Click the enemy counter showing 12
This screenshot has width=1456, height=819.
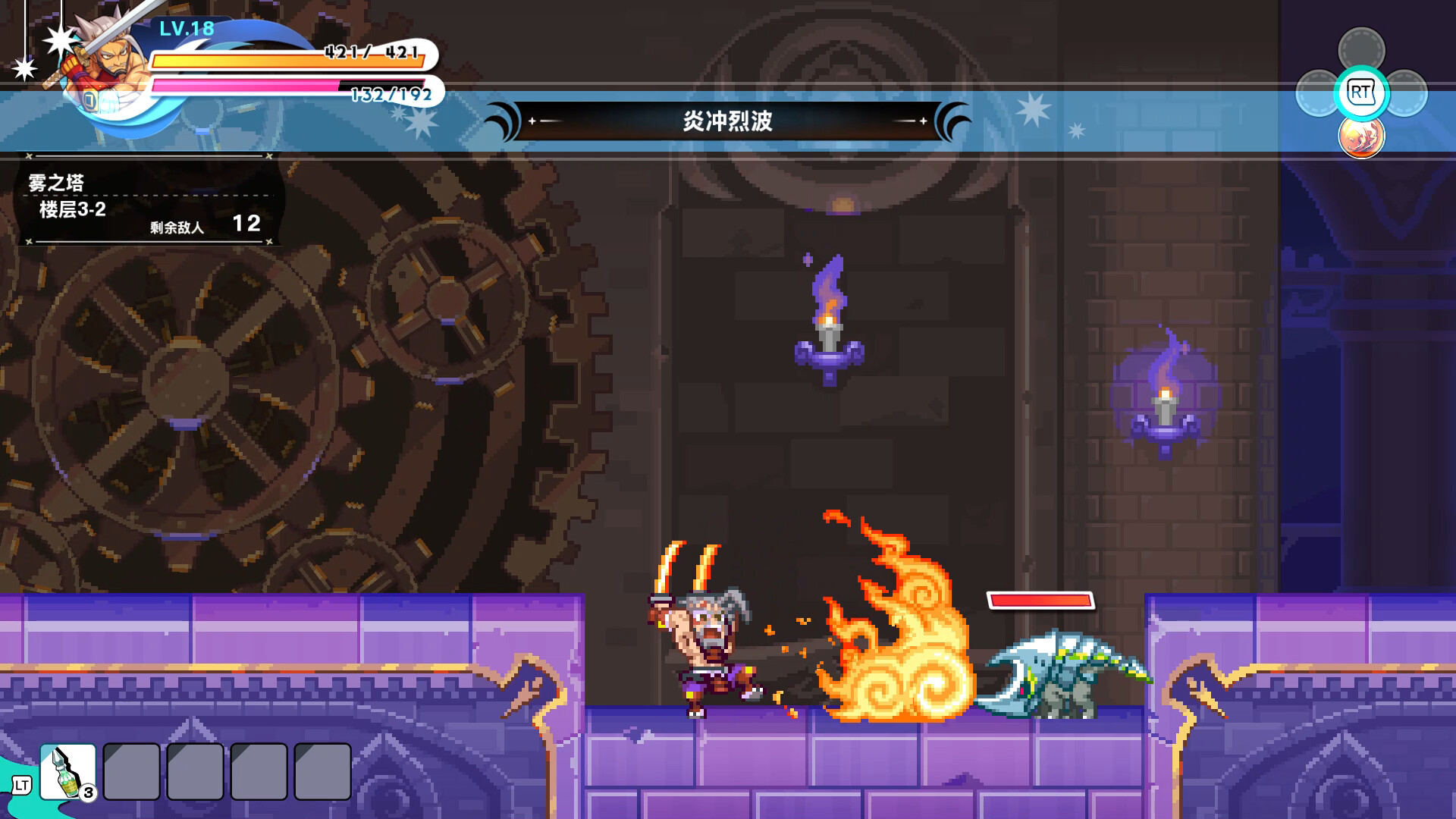click(247, 224)
